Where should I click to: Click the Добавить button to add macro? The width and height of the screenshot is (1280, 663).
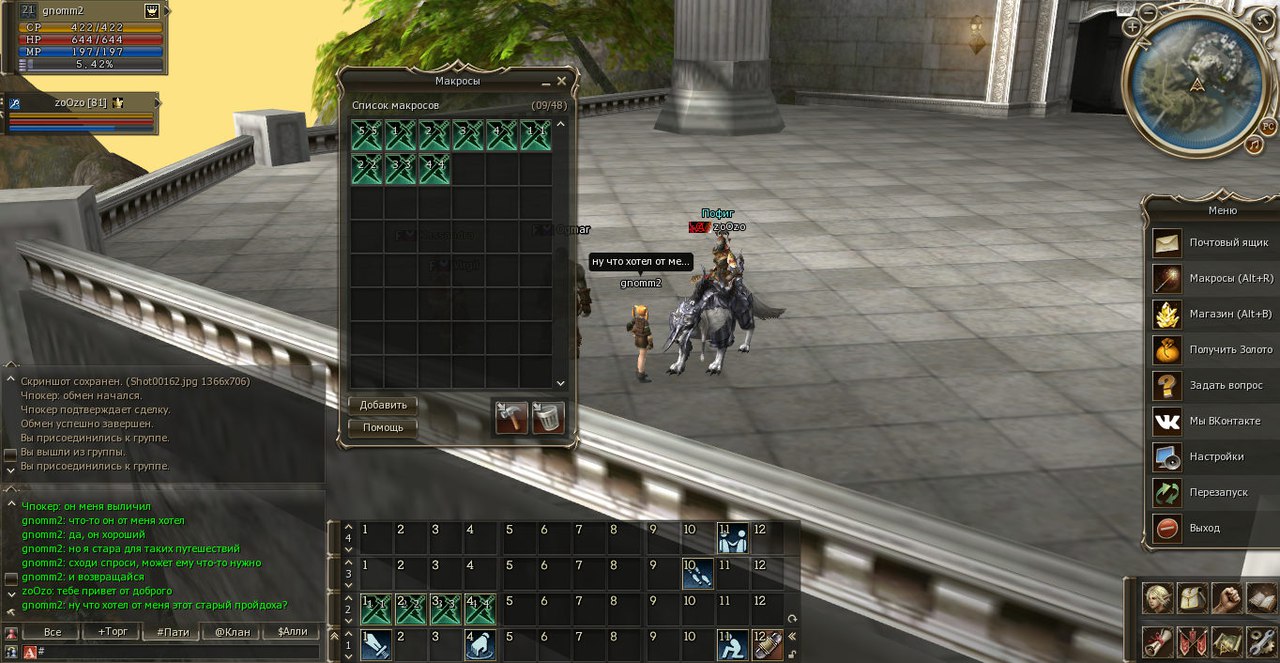383,405
